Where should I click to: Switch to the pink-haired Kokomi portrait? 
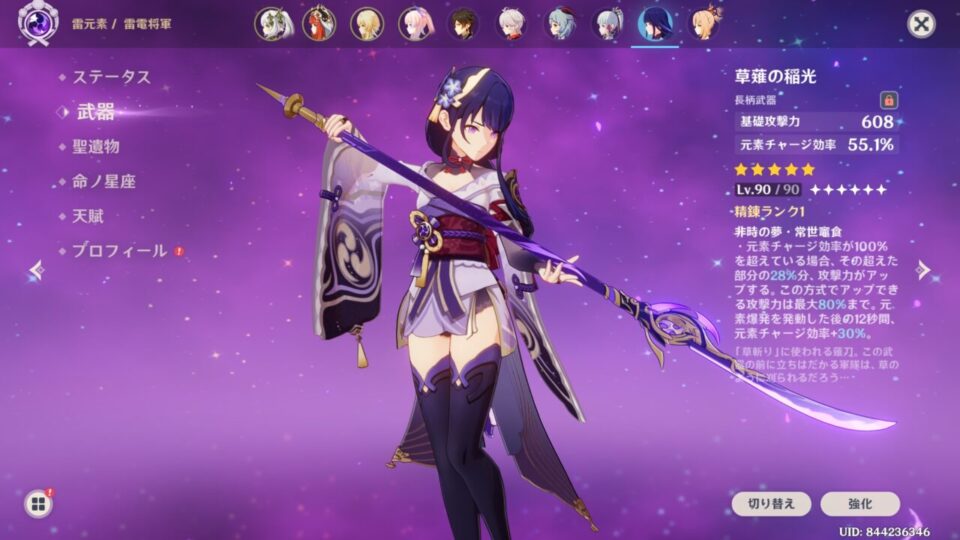pyautogui.click(x=415, y=24)
